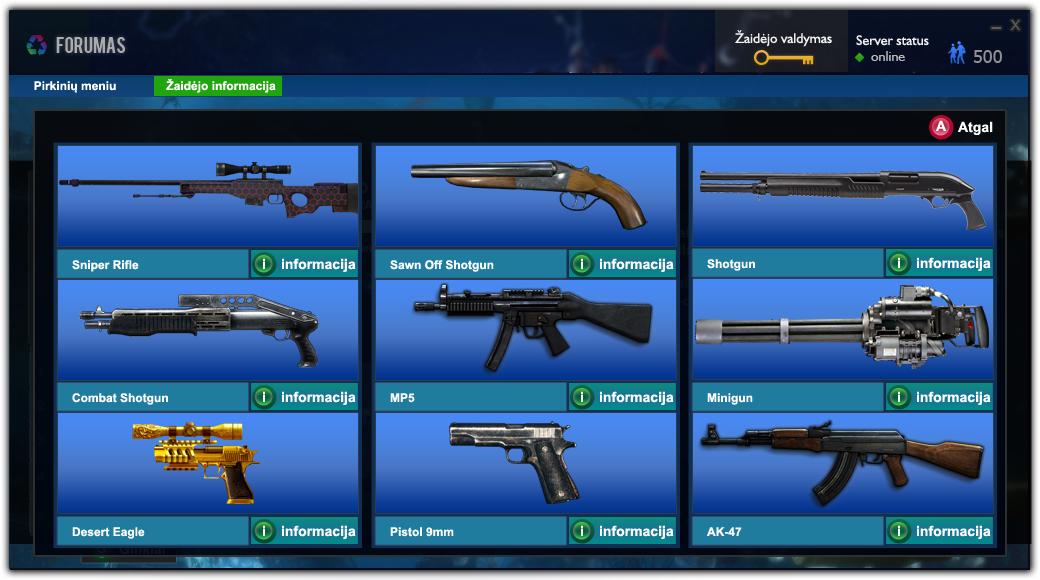
Task: Show informacija for Sawn Off Shotgun
Action: coord(622,264)
